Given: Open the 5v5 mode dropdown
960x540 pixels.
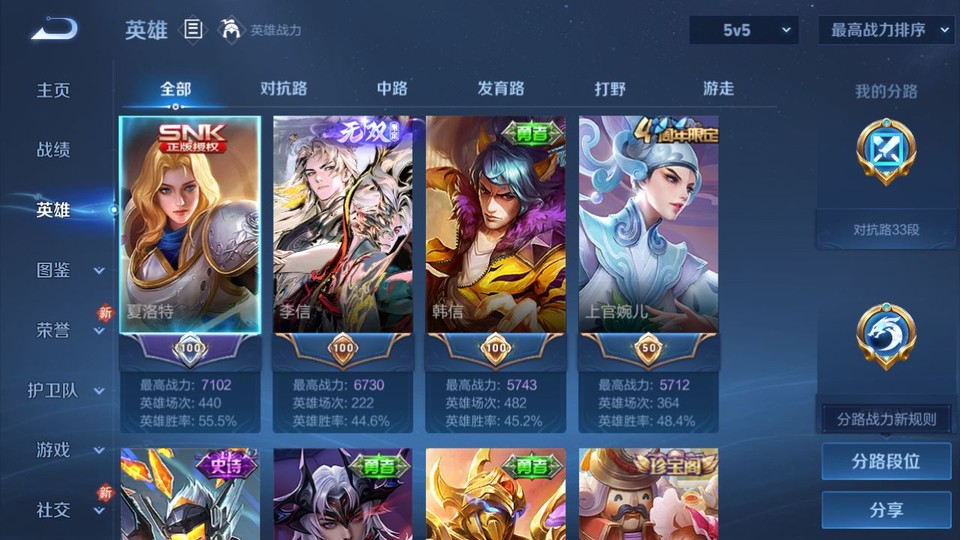Looking at the screenshot, I should pos(744,30).
